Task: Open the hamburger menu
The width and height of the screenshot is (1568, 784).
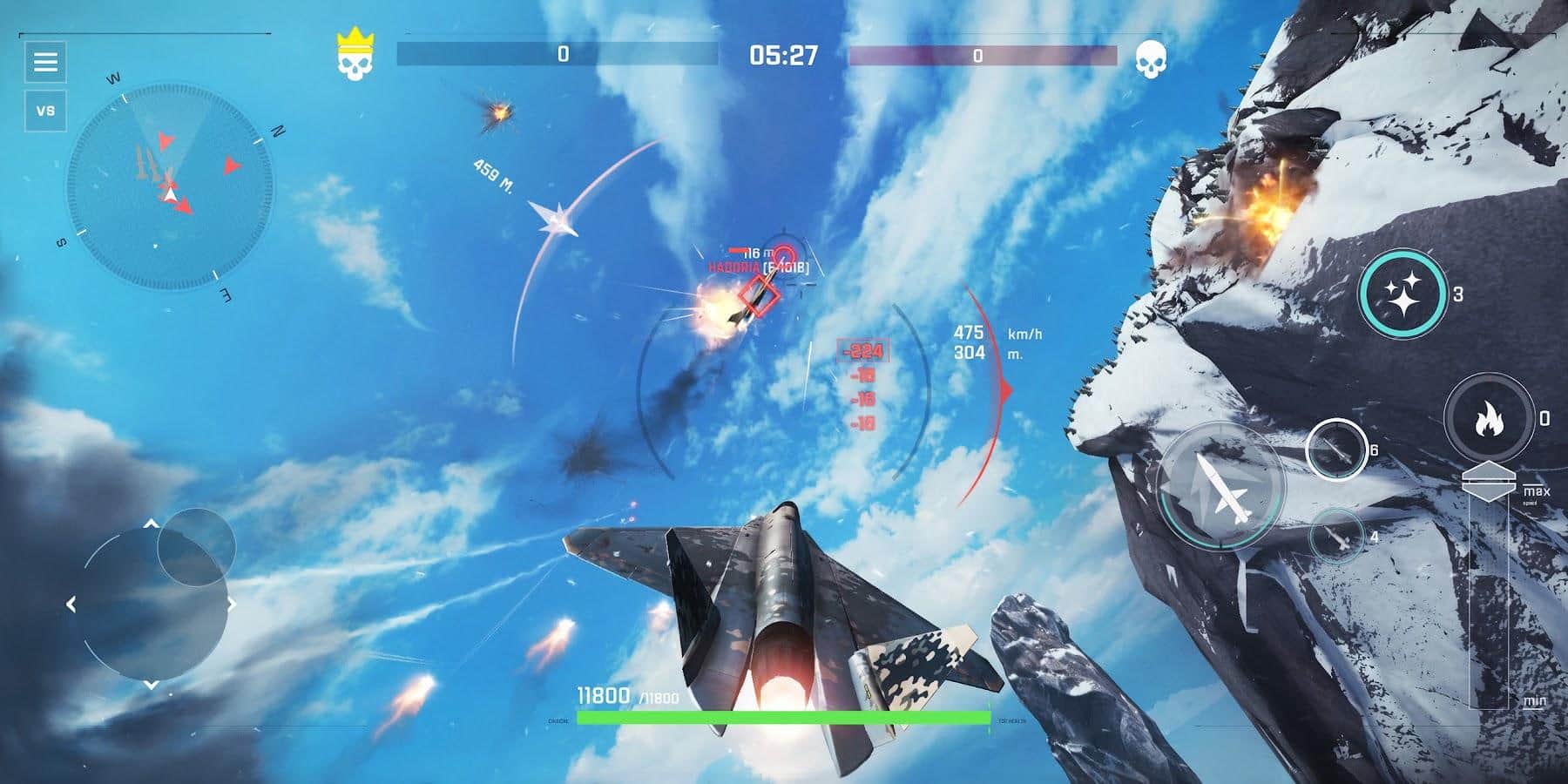Action: (46, 62)
